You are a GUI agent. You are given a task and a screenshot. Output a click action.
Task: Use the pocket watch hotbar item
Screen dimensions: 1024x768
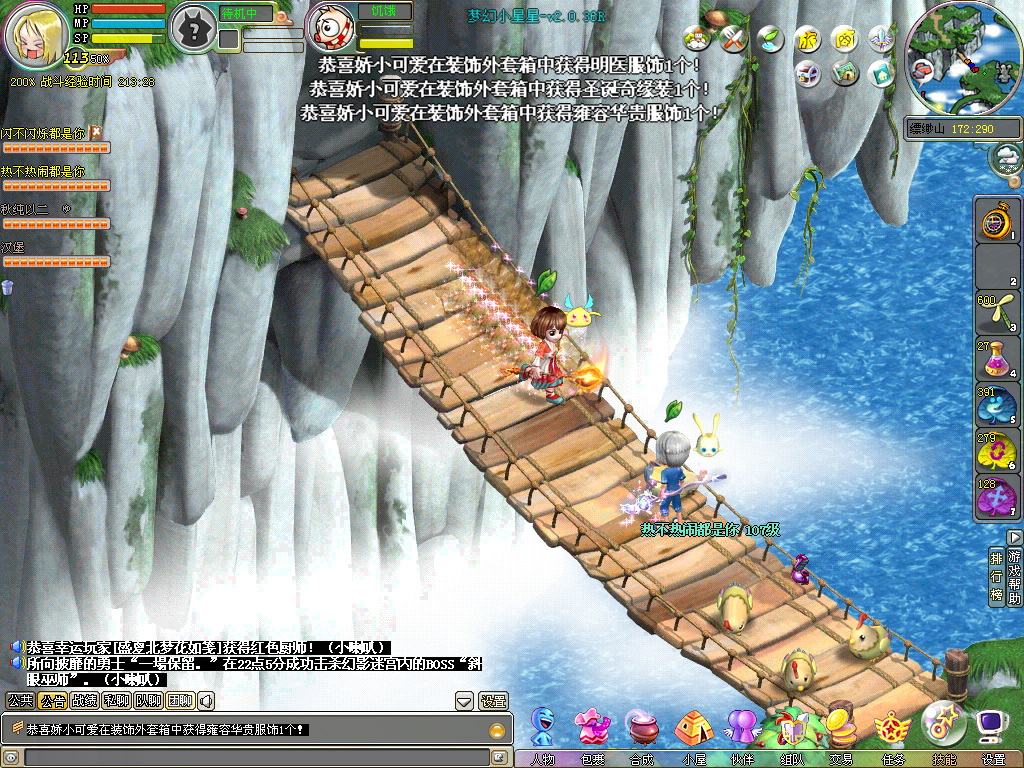(996, 219)
